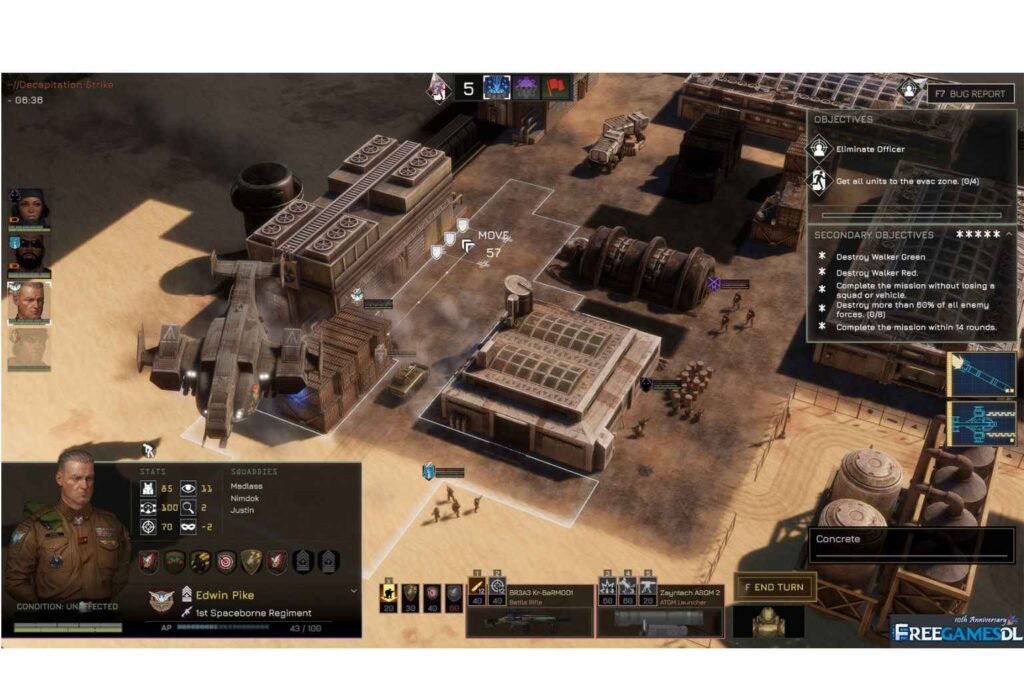Open the Bug Report button
Screen dimensions: 1024x683
968,93
